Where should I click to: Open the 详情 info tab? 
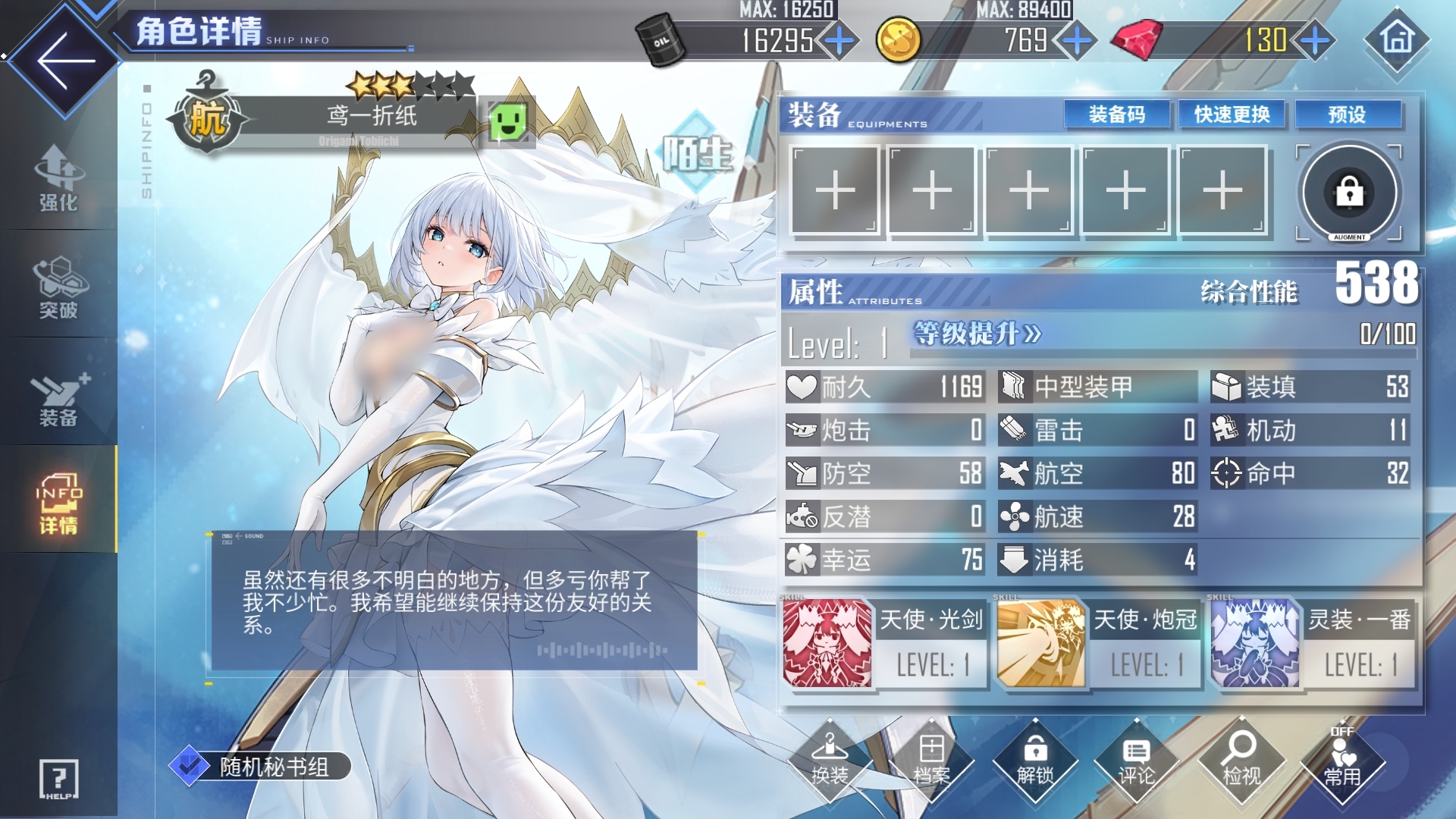point(58,502)
